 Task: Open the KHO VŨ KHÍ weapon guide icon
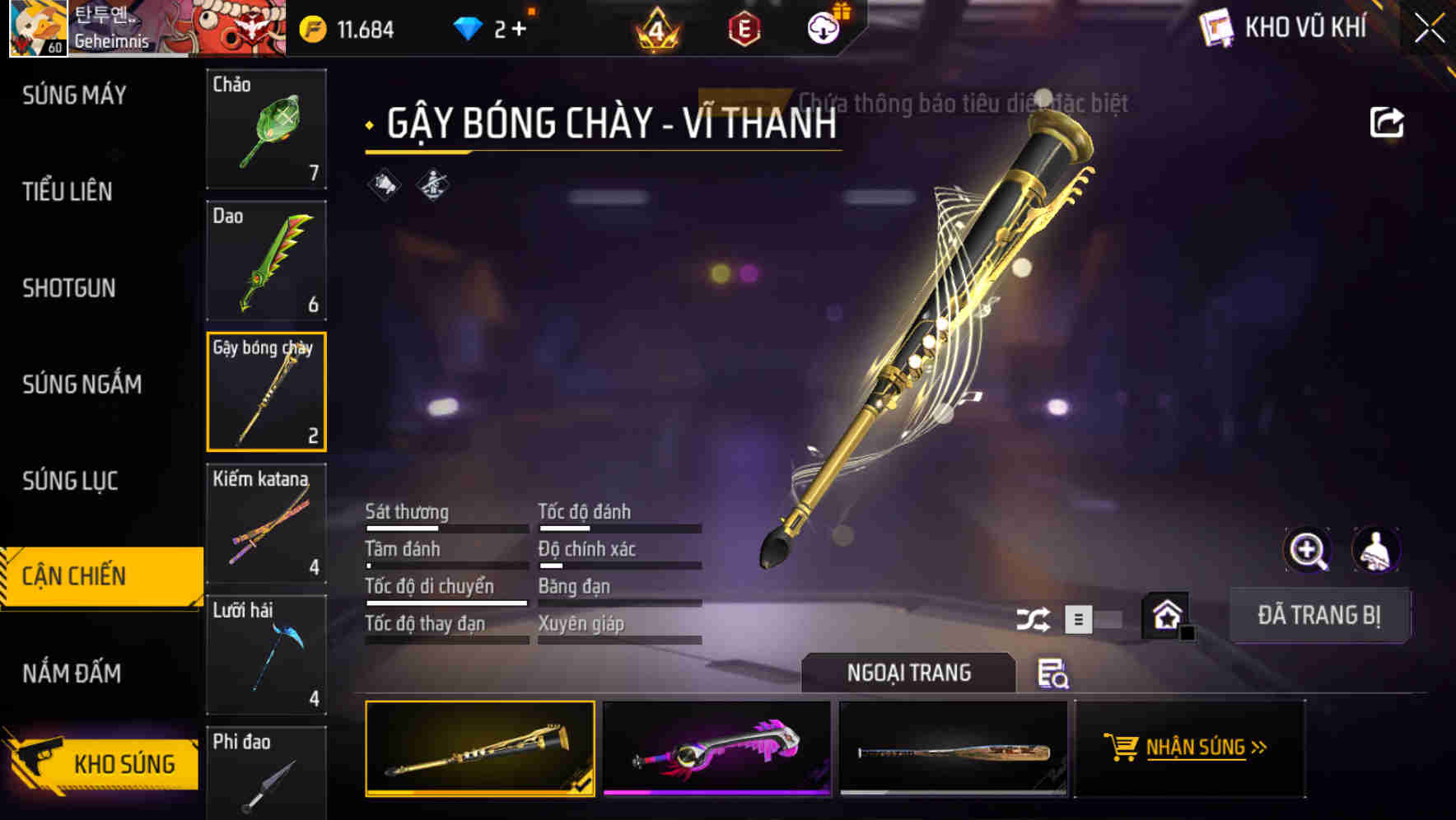click(1215, 27)
